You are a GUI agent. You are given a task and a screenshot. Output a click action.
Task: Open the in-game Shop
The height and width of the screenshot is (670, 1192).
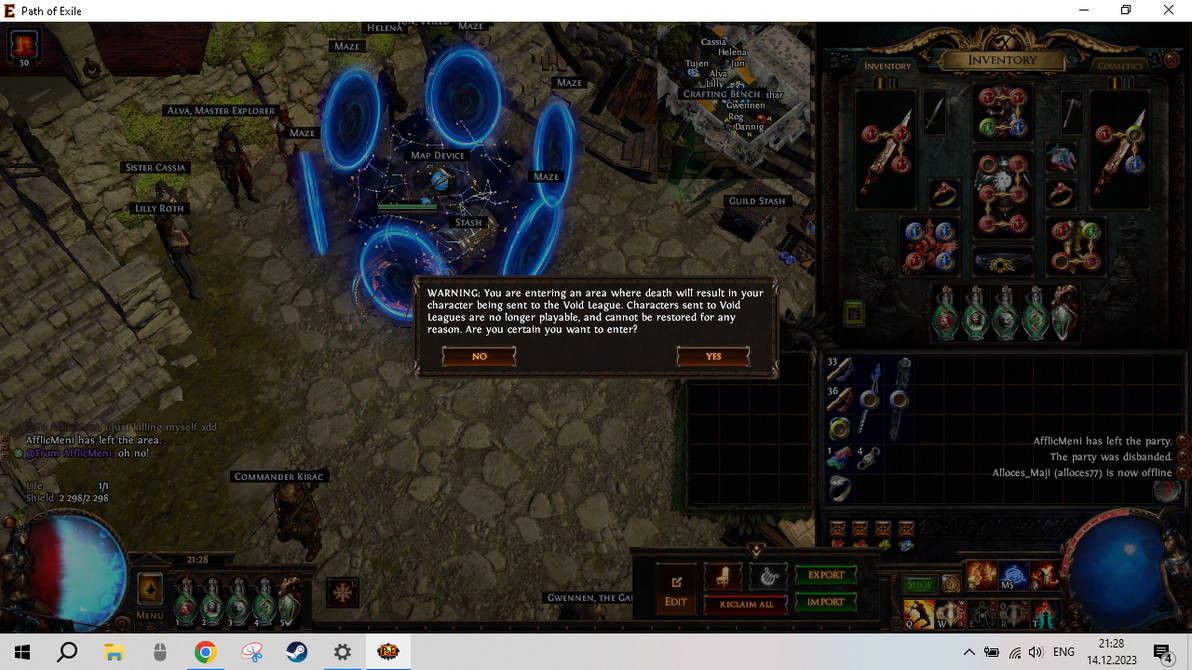pos(919,584)
